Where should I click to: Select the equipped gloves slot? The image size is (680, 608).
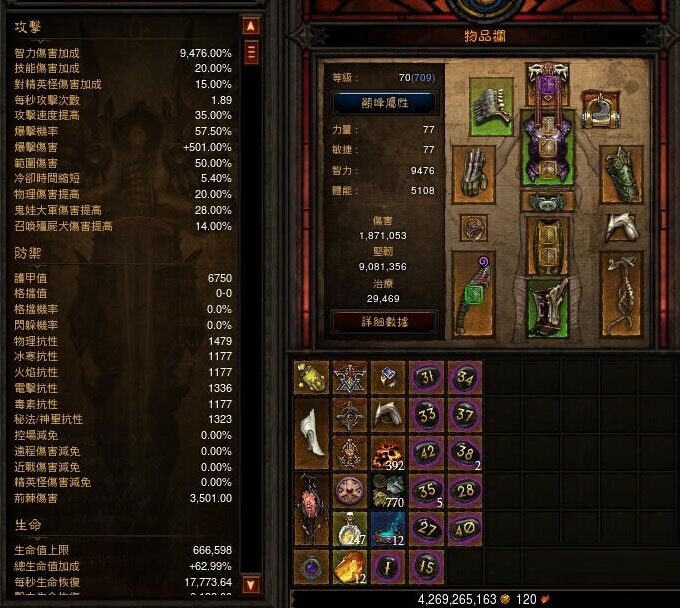tap(473, 174)
